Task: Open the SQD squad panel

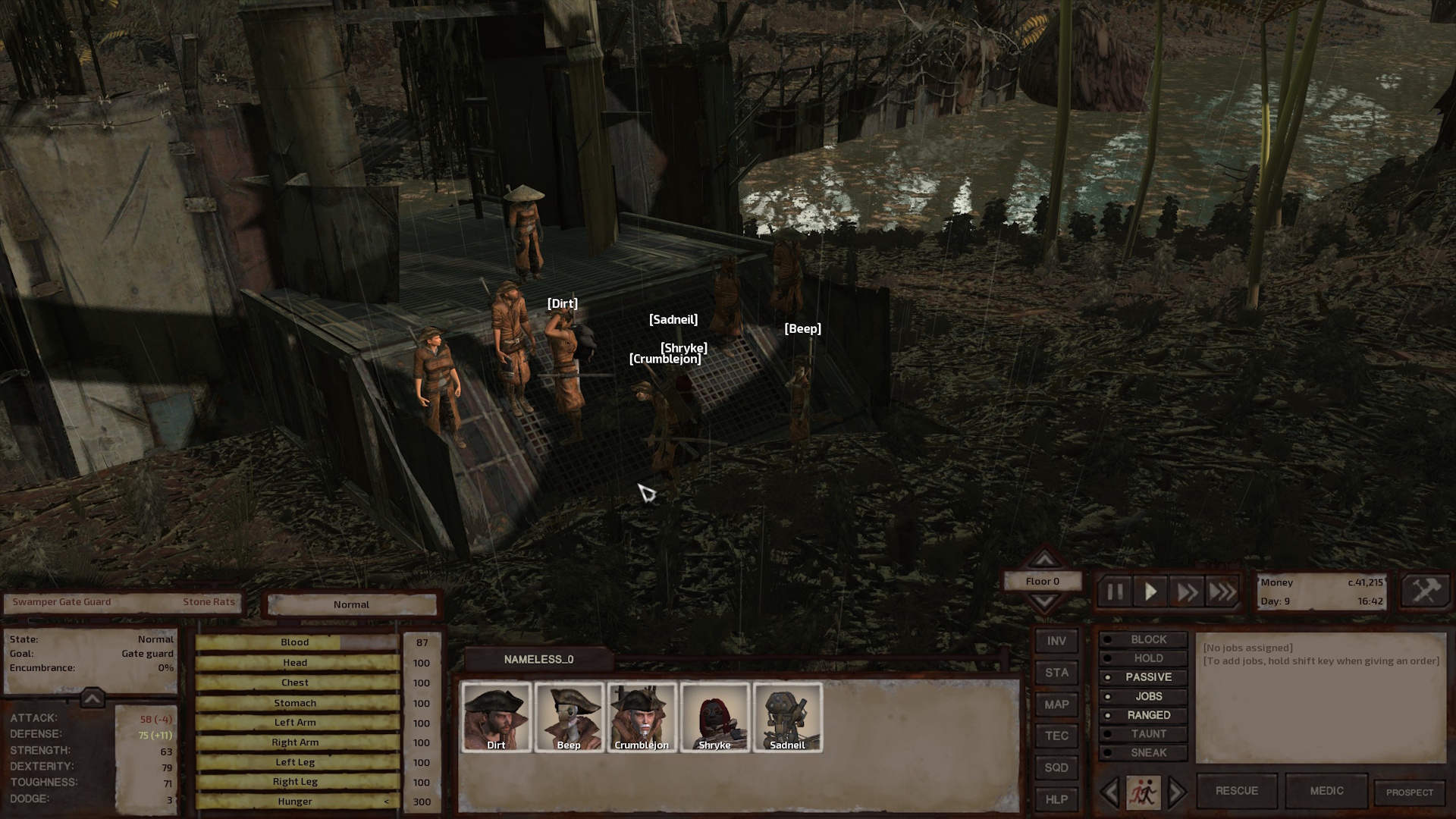Action: pyautogui.click(x=1056, y=767)
